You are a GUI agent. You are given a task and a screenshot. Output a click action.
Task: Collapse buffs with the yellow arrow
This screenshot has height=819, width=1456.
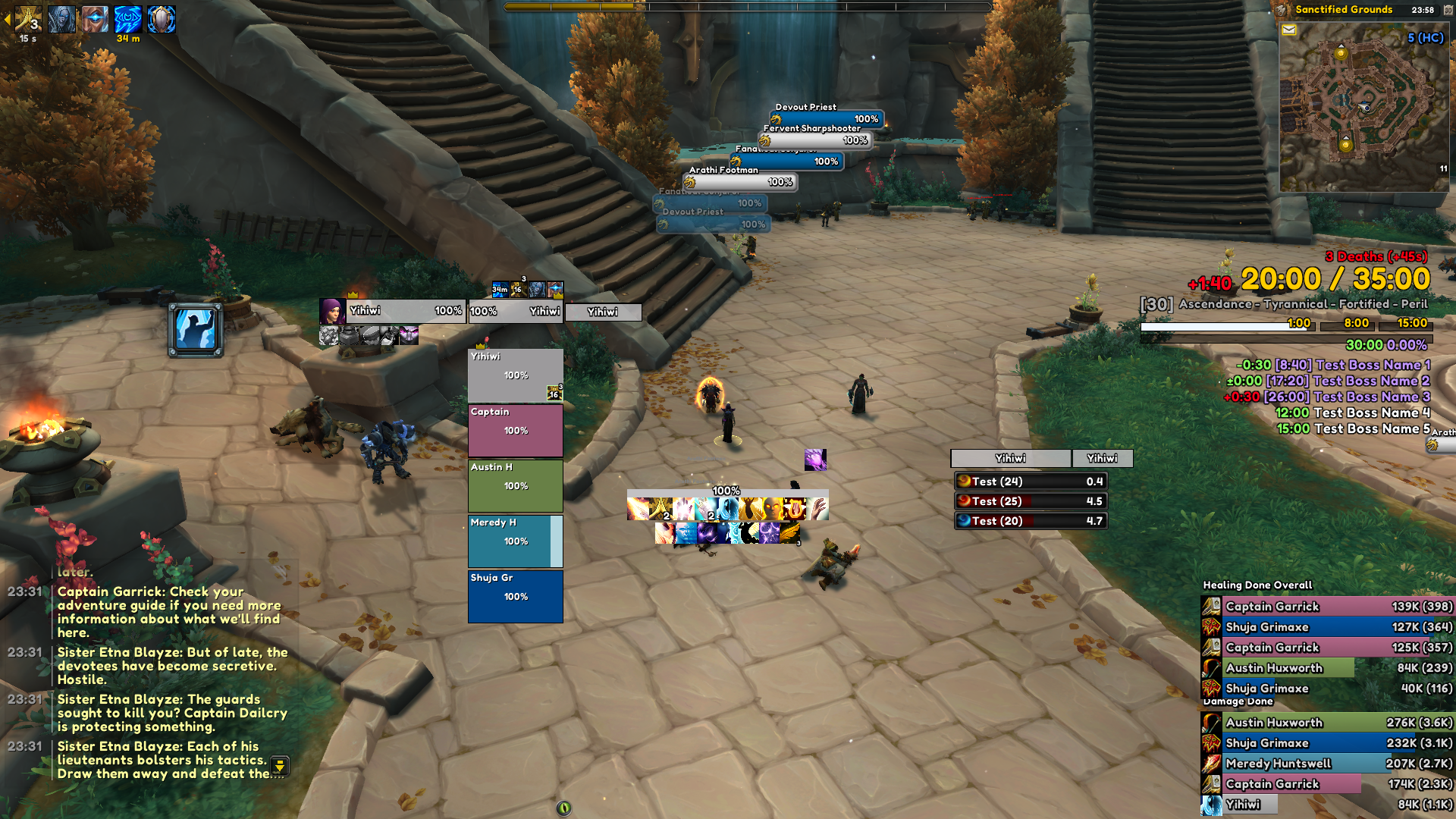click(7, 19)
